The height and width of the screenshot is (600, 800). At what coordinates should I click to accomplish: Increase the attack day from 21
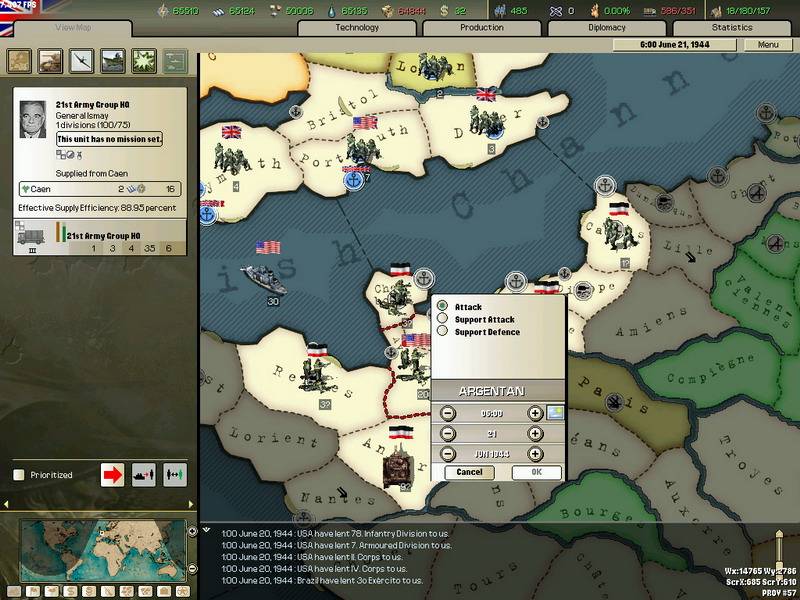pyautogui.click(x=535, y=434)
